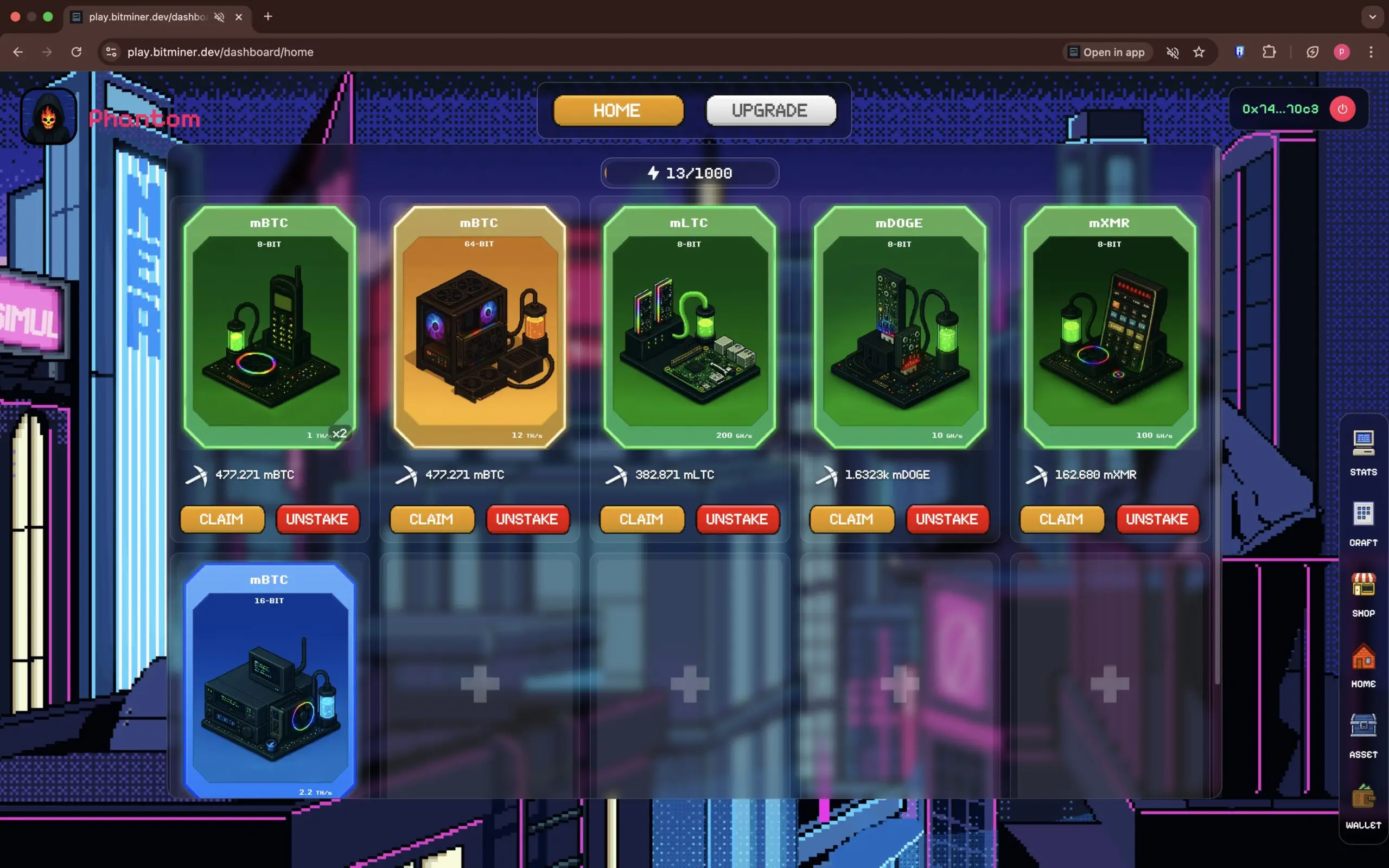This screenshot has height=868, width=1389.
Task: Click an empty plus slot to add miner
Action: coord(479,683)
